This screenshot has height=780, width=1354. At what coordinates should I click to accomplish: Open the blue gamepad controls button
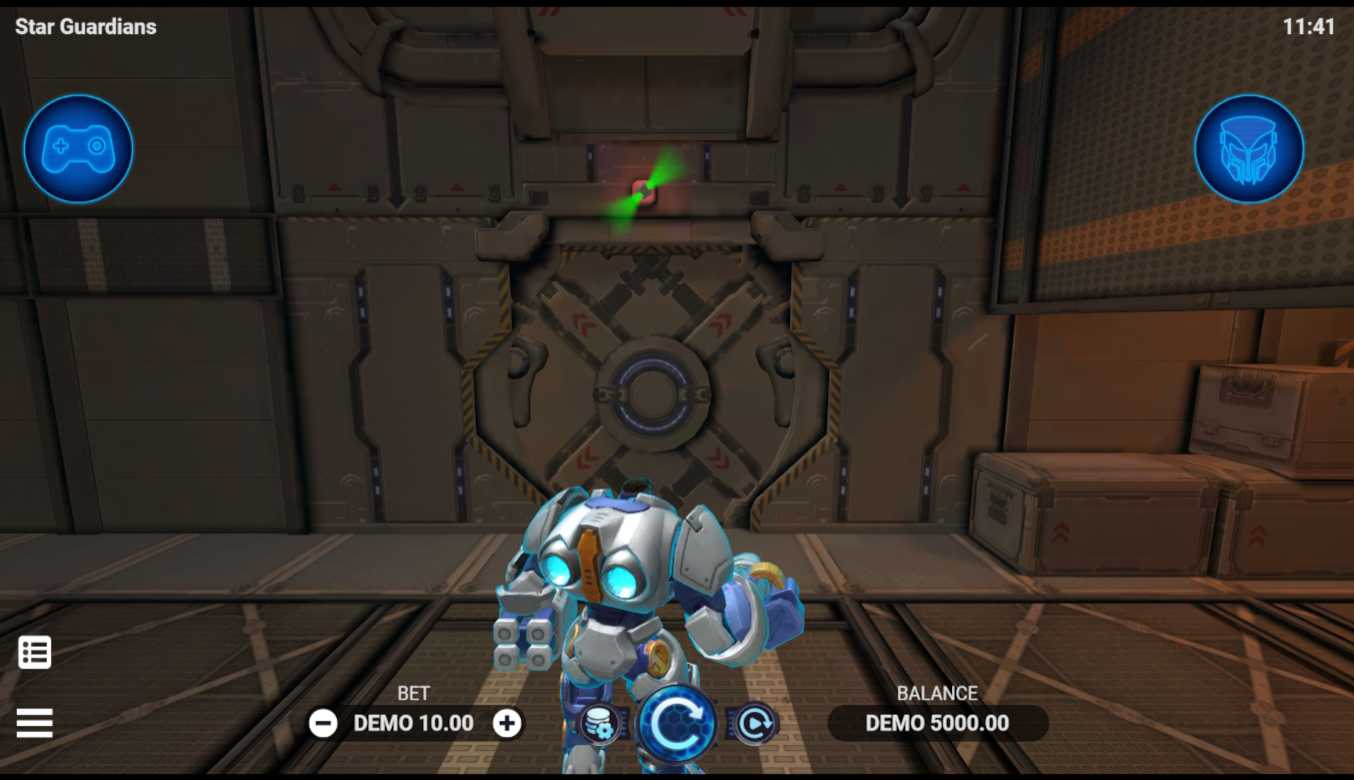click(x=78, y=149)
